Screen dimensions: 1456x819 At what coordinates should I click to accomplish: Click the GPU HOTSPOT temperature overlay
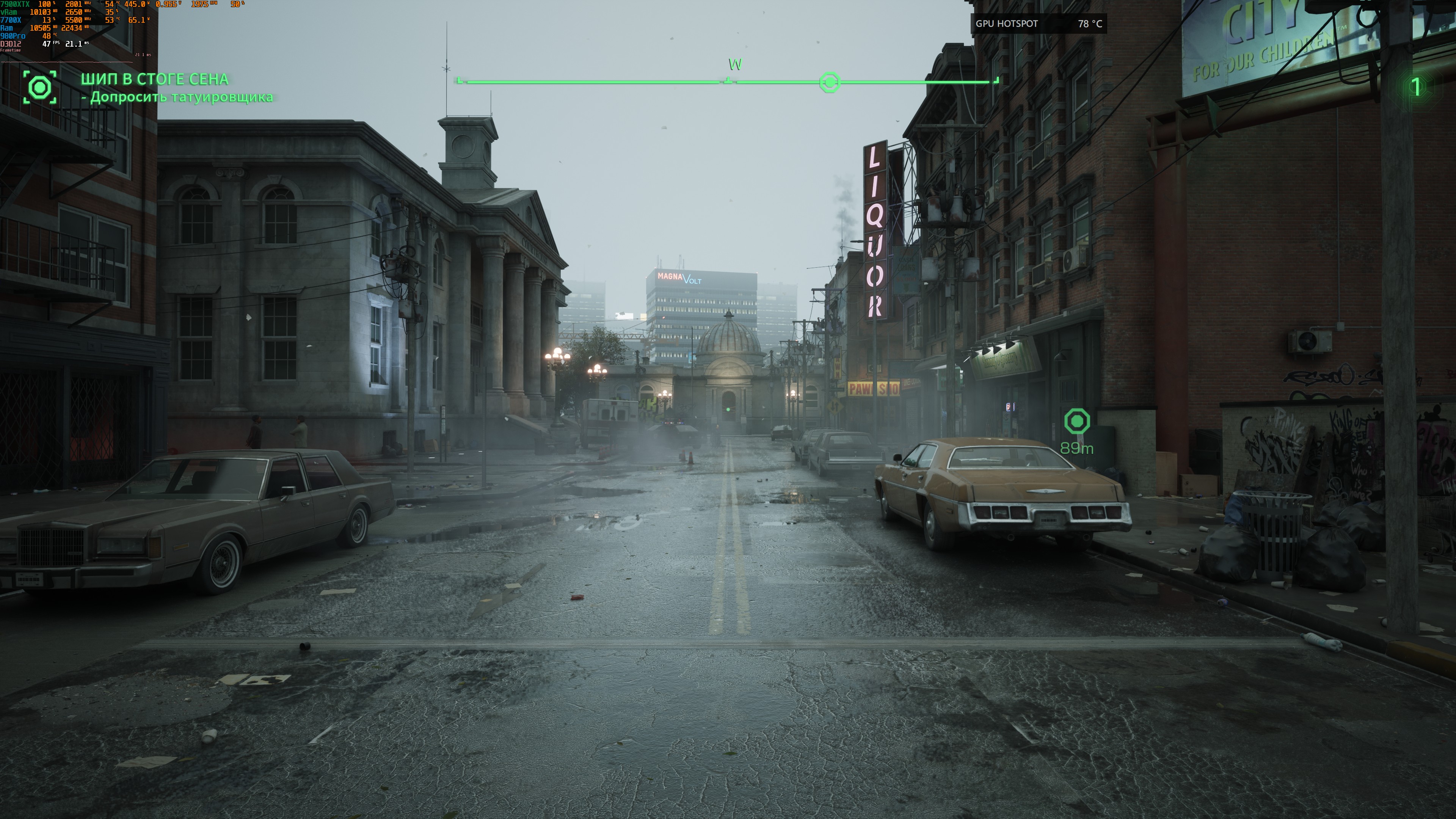[x=1038, y=24]
